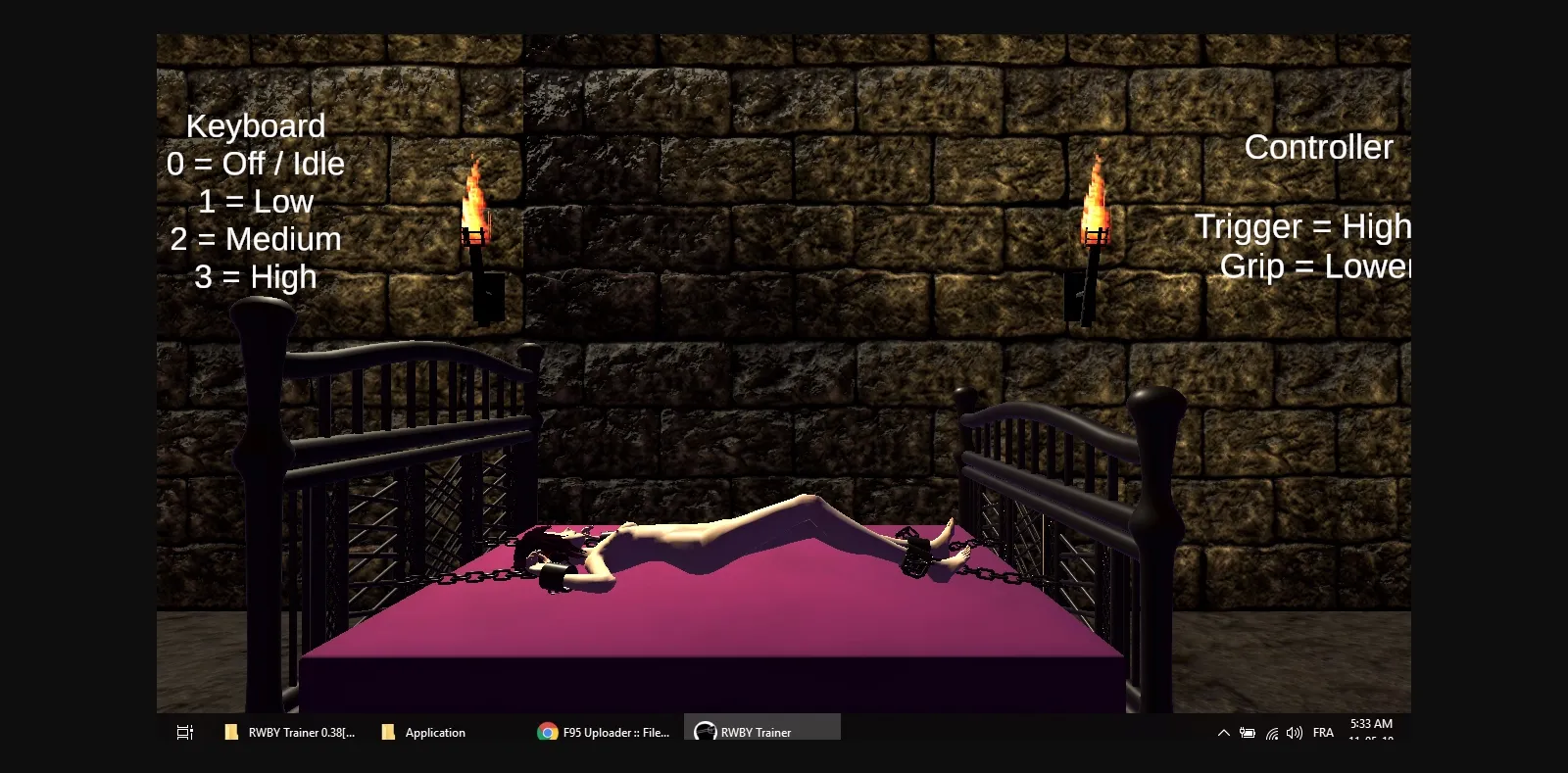Check battery status in the system tray
This screenshot has height=773, width=1568.
click(x=1248, y=732)
